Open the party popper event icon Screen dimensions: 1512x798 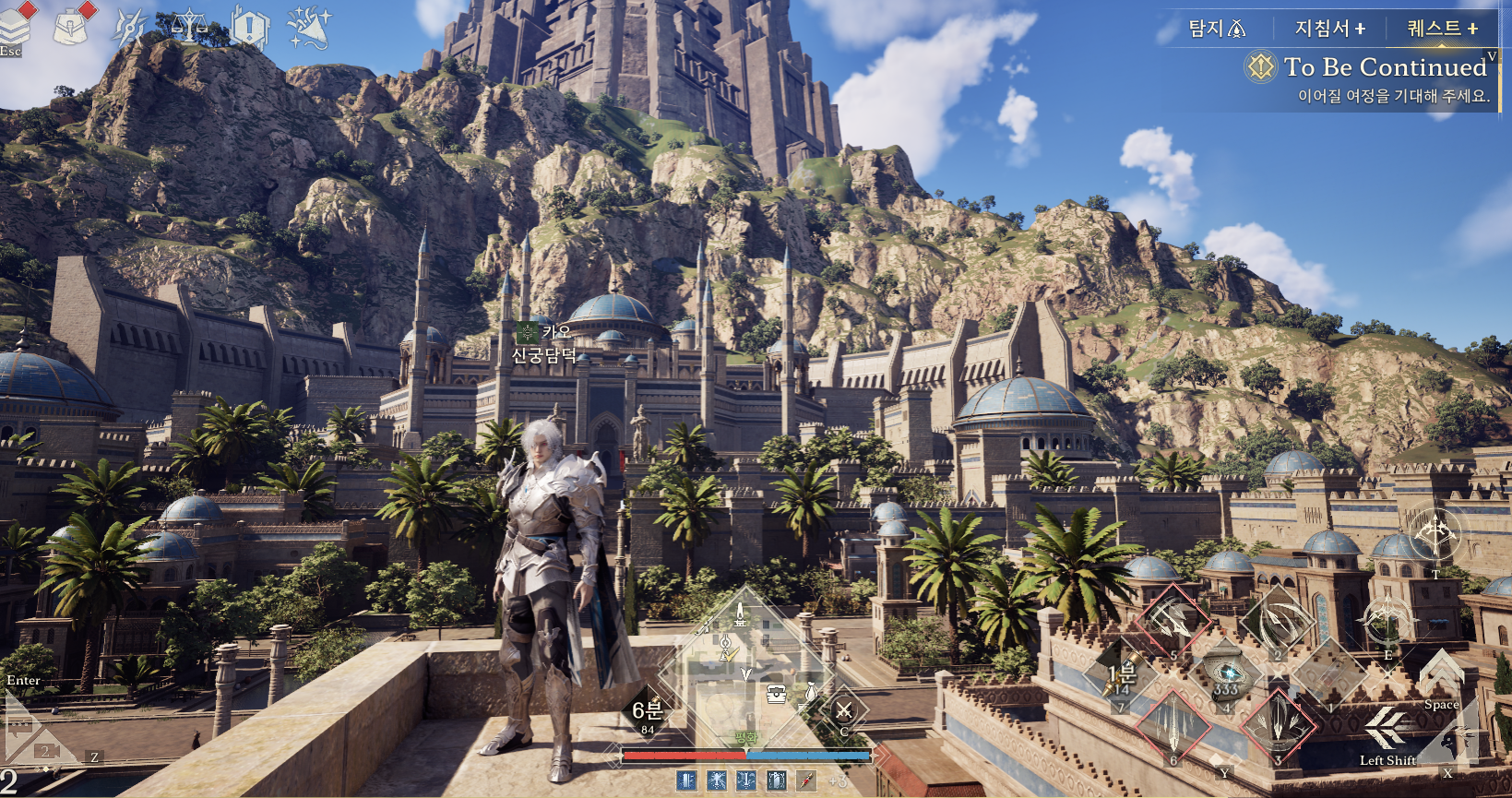click(x=309, y=27)
